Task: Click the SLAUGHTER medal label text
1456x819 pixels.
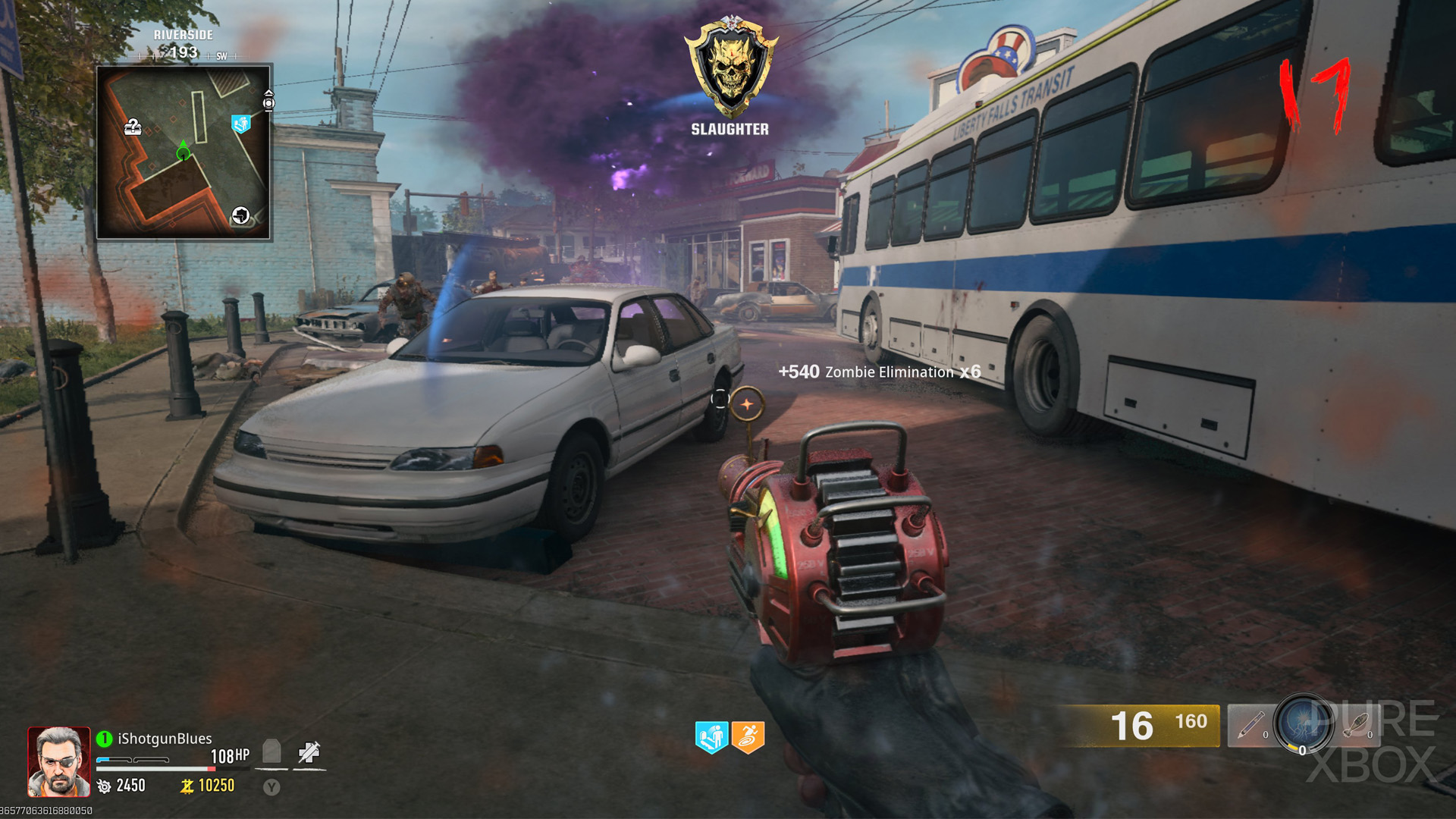Action: click(730, 129)
